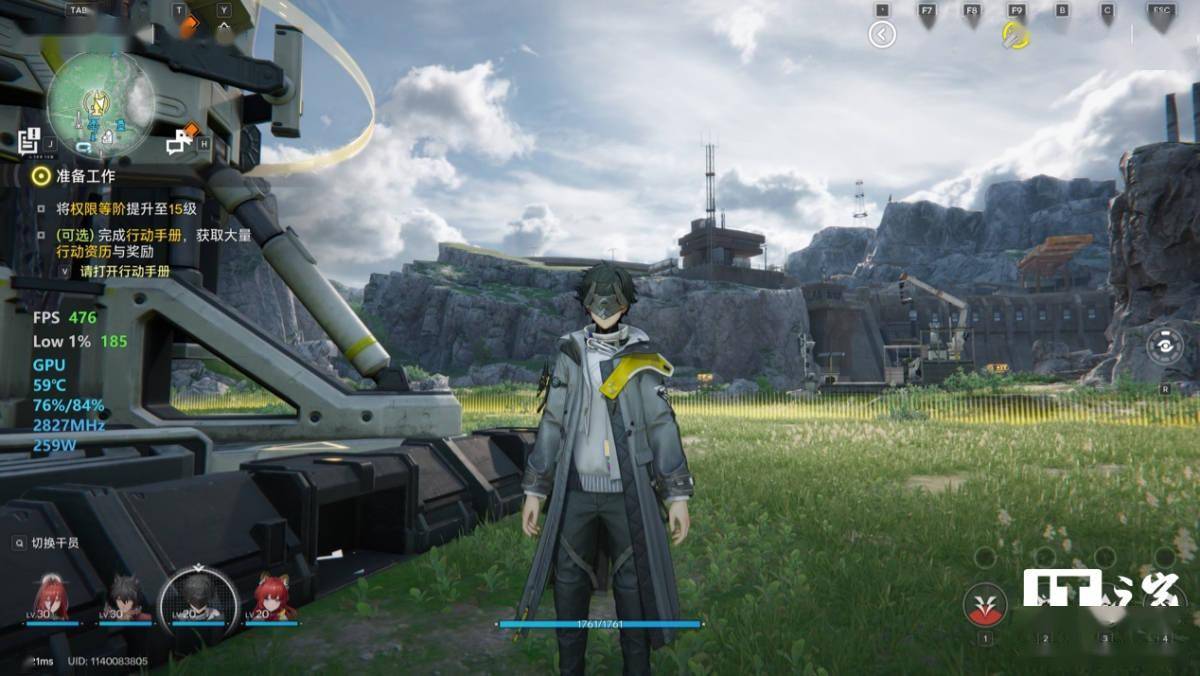Activate the red circular skill icon
Viewport: 1200px width, 676px height.
pyautogui.click(x=985, y=605)
